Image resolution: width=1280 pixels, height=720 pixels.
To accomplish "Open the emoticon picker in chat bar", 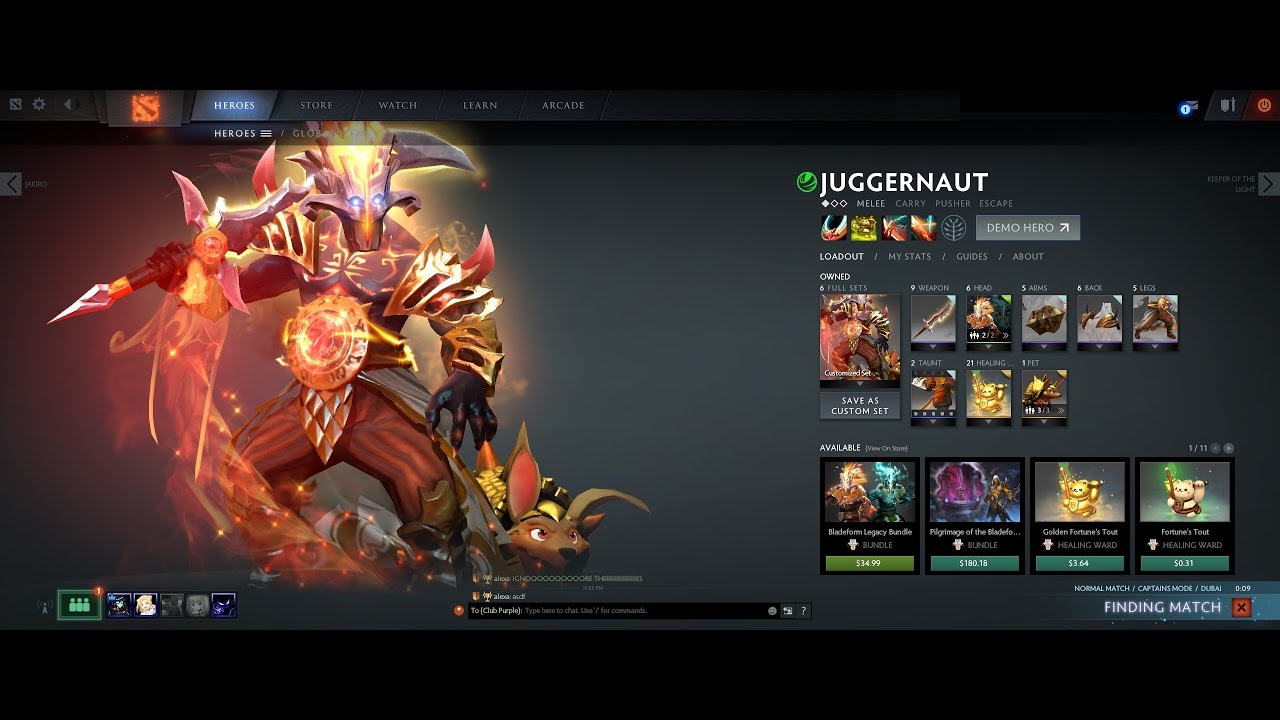I will pyautogui.click(x=772, y=611).
